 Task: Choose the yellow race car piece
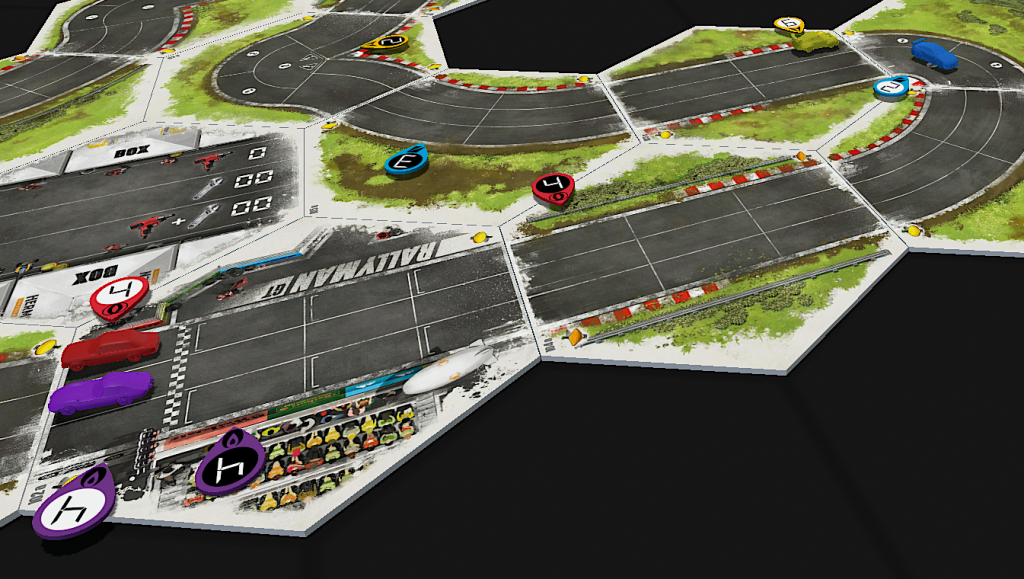(816, 43)
